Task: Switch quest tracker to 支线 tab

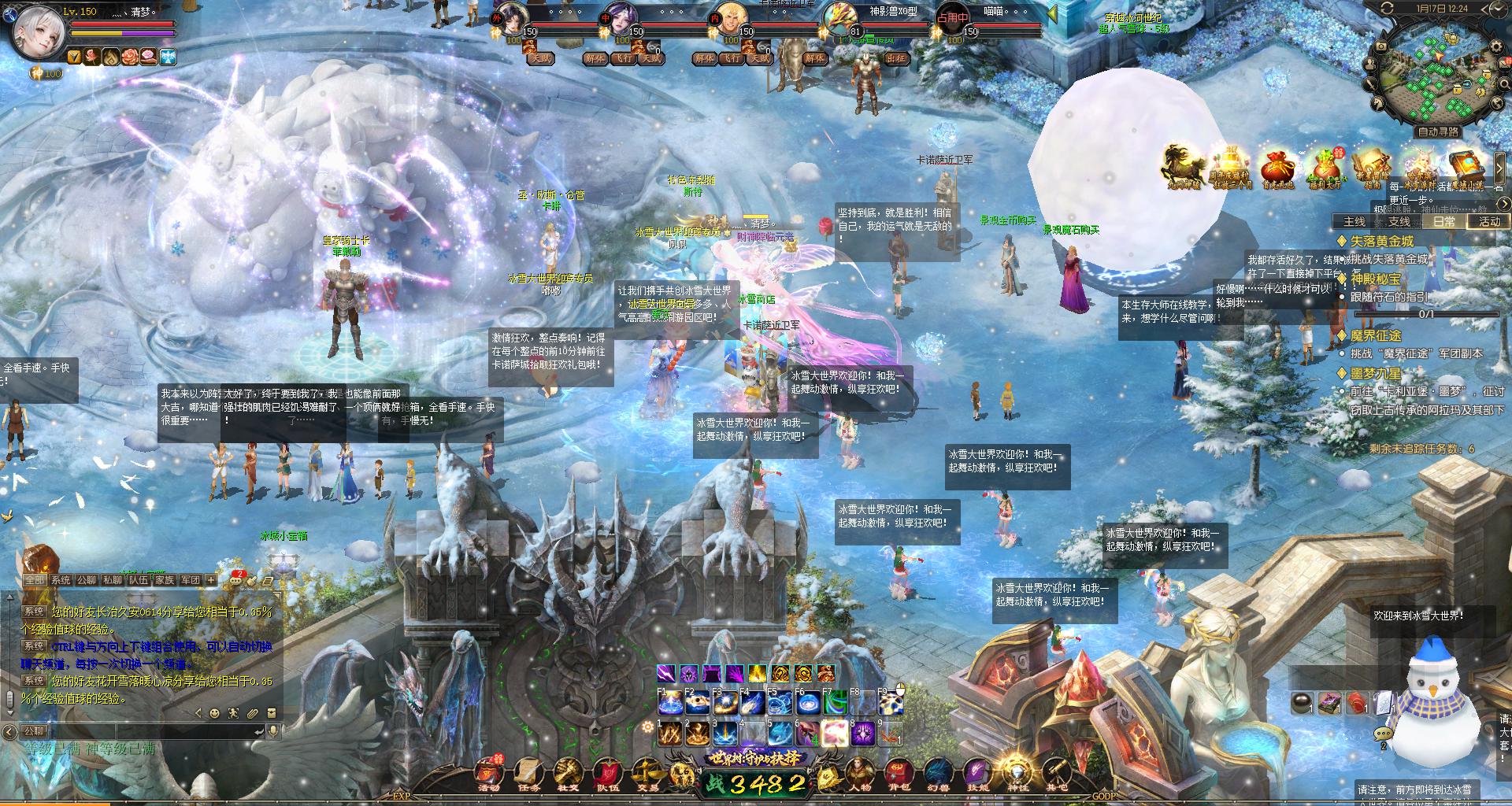Action: point(1399,221)
